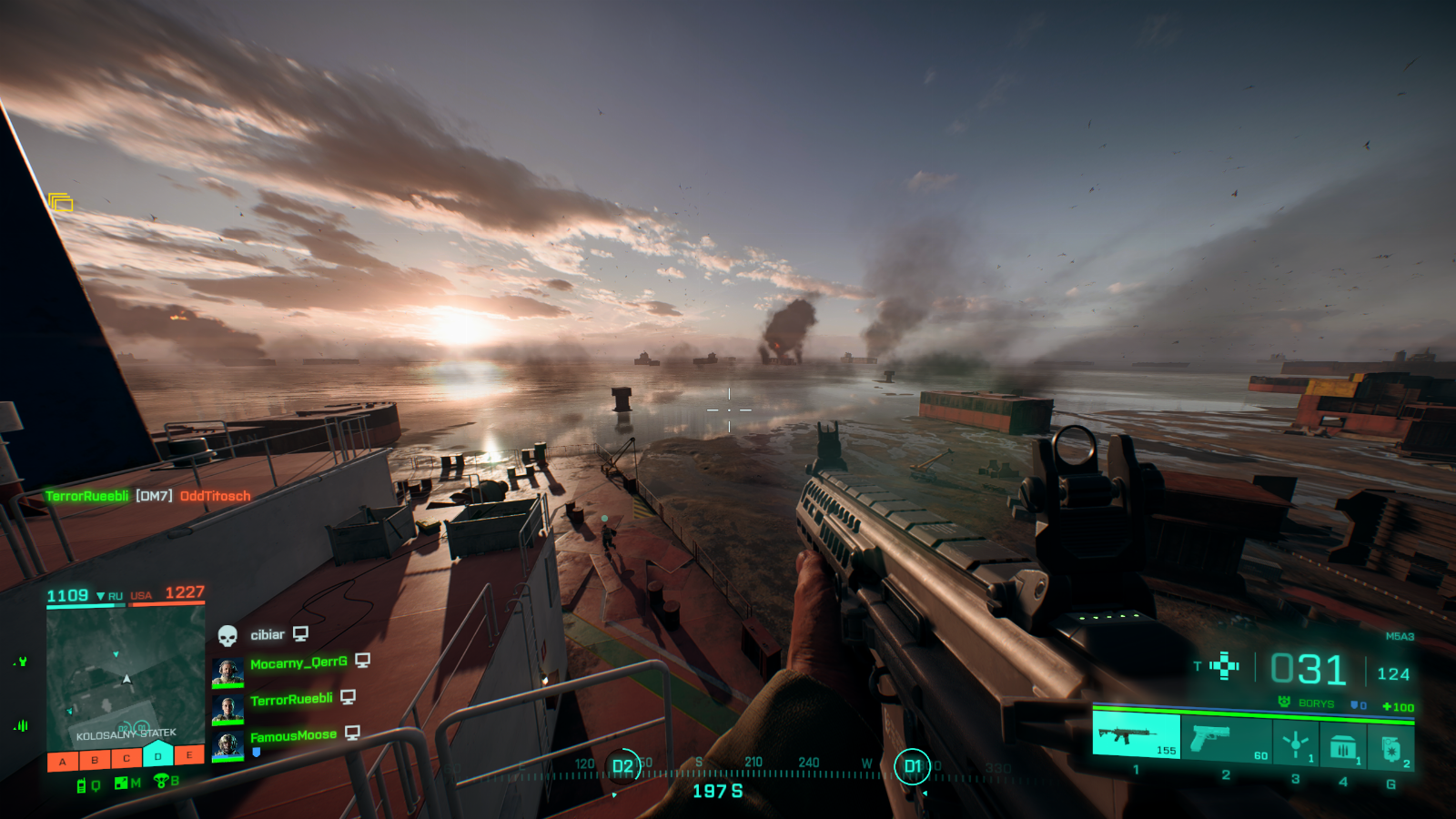Select squadmate Mocarny_QerrG in the squad list

(298, 663)
